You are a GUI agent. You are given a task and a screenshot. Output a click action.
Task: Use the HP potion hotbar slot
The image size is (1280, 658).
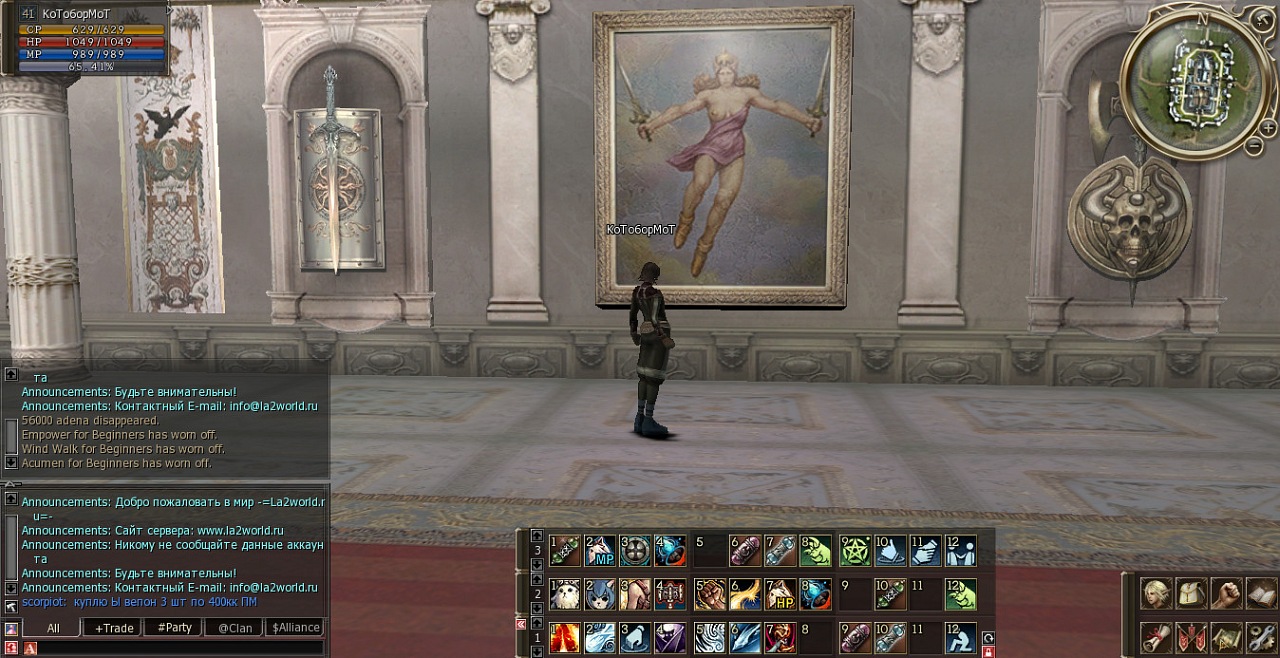780,594
